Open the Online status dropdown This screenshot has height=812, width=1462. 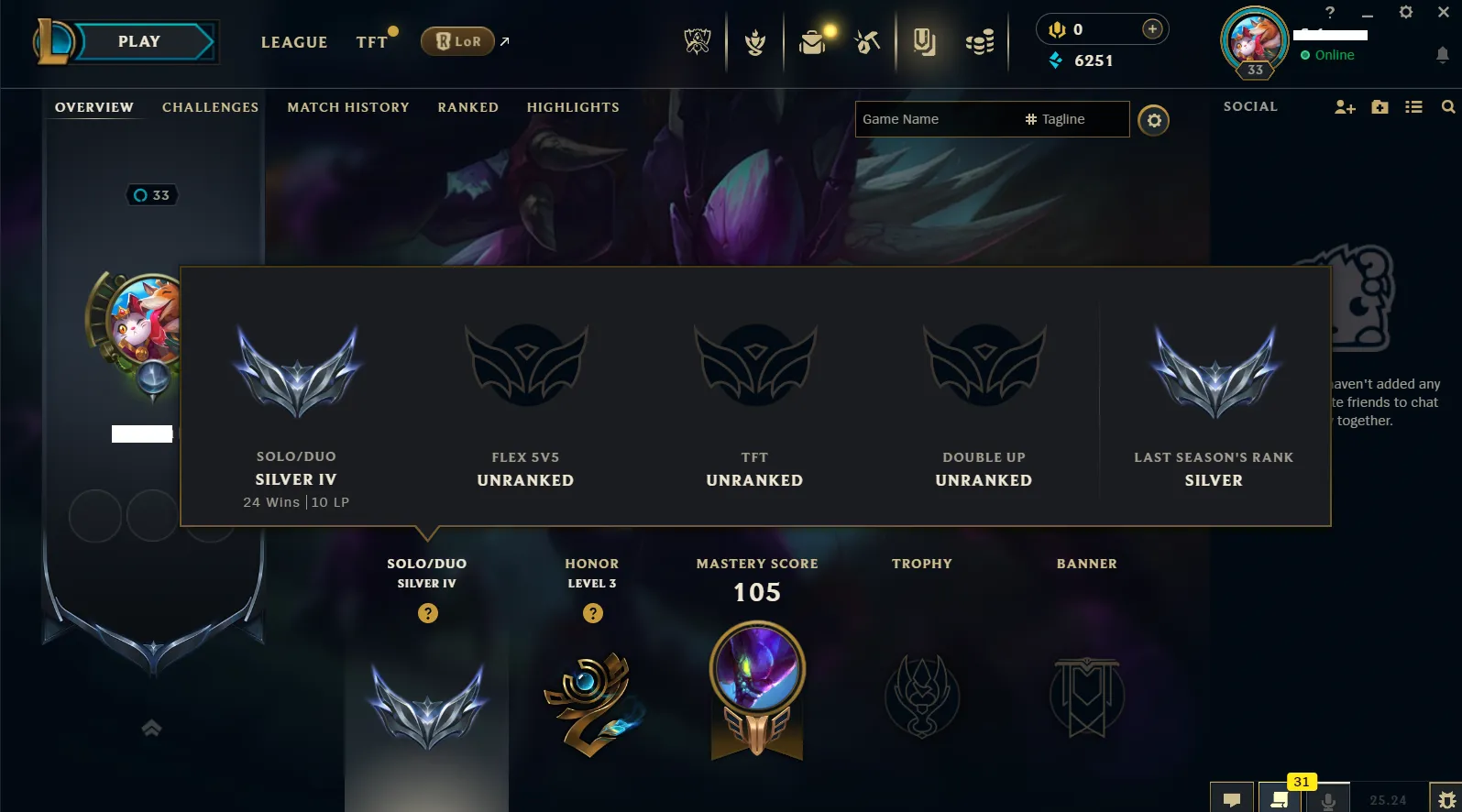point(1328,55)
